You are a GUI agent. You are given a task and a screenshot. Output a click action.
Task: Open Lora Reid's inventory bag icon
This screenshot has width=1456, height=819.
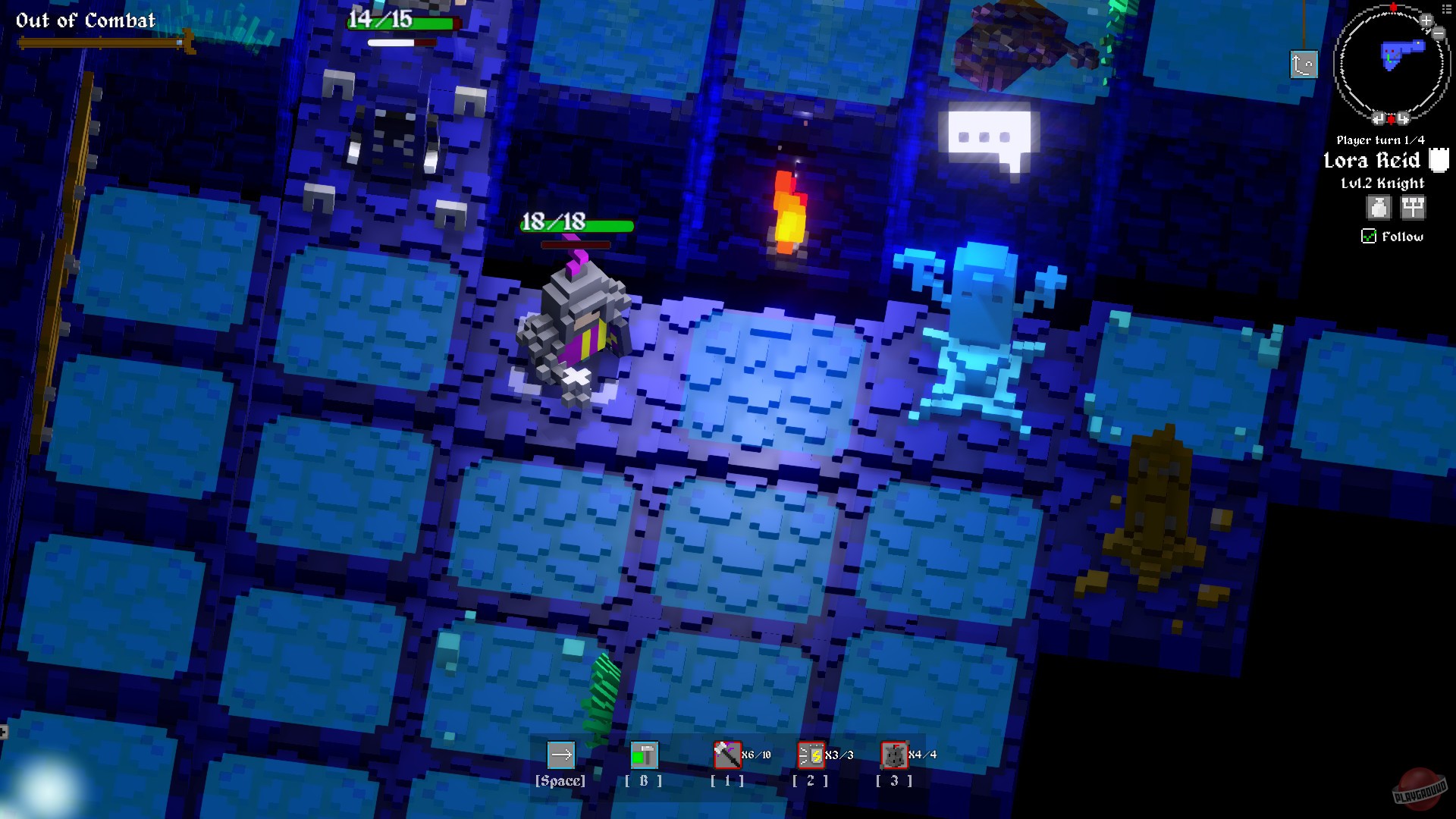1379,208
